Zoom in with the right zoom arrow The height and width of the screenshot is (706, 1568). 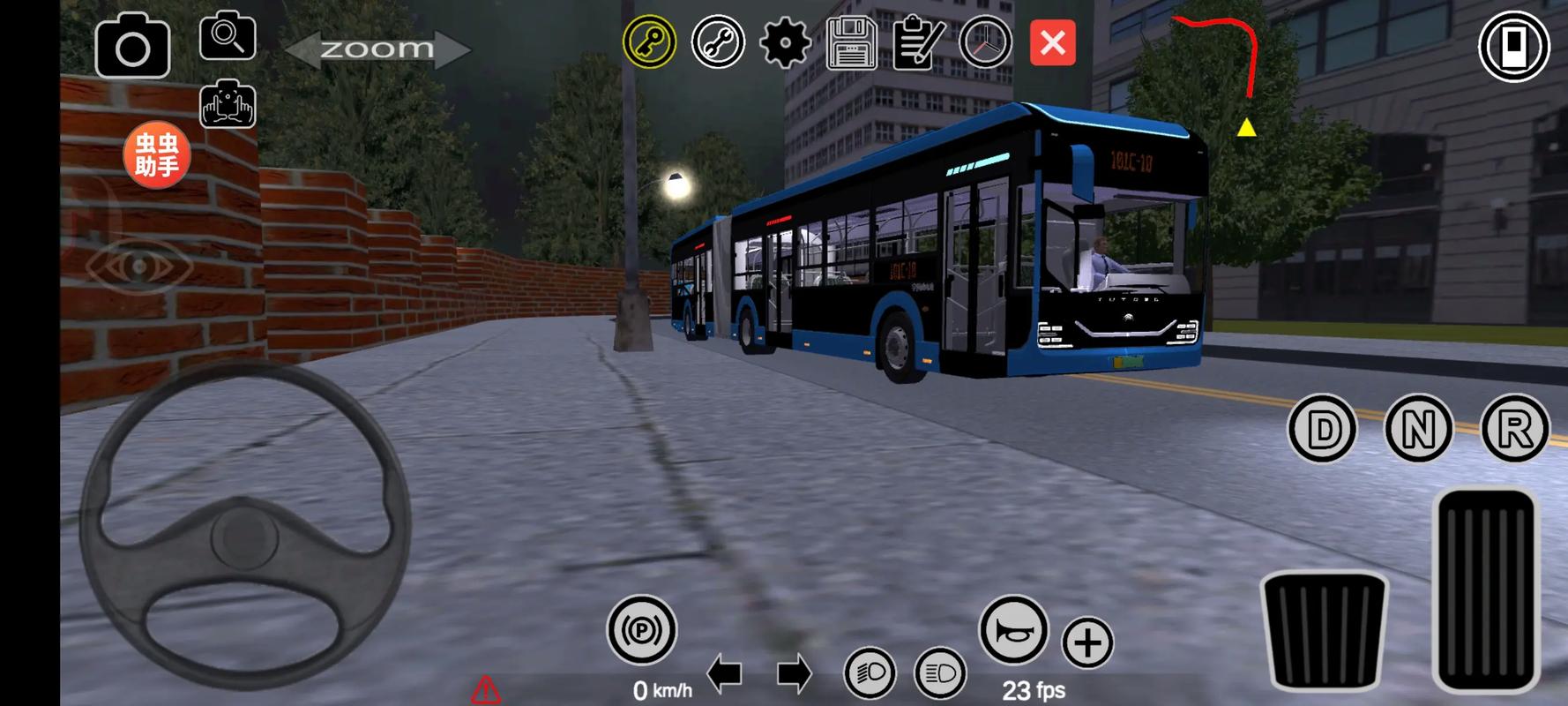coord(452,49)
